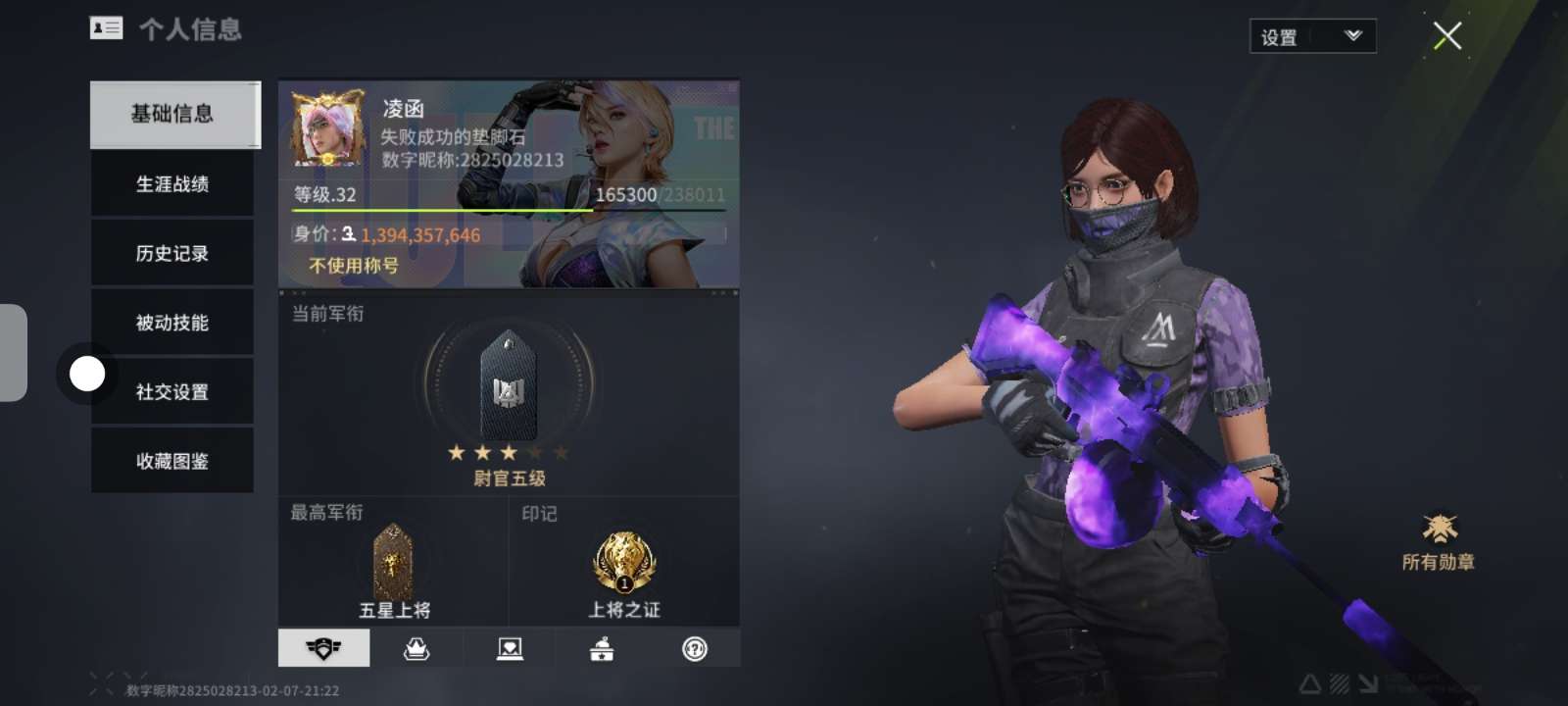This screenshot has width=1568, height=706.
Task: Open the 生涯战绩 career stats tab
Action: tap(172, 184)
